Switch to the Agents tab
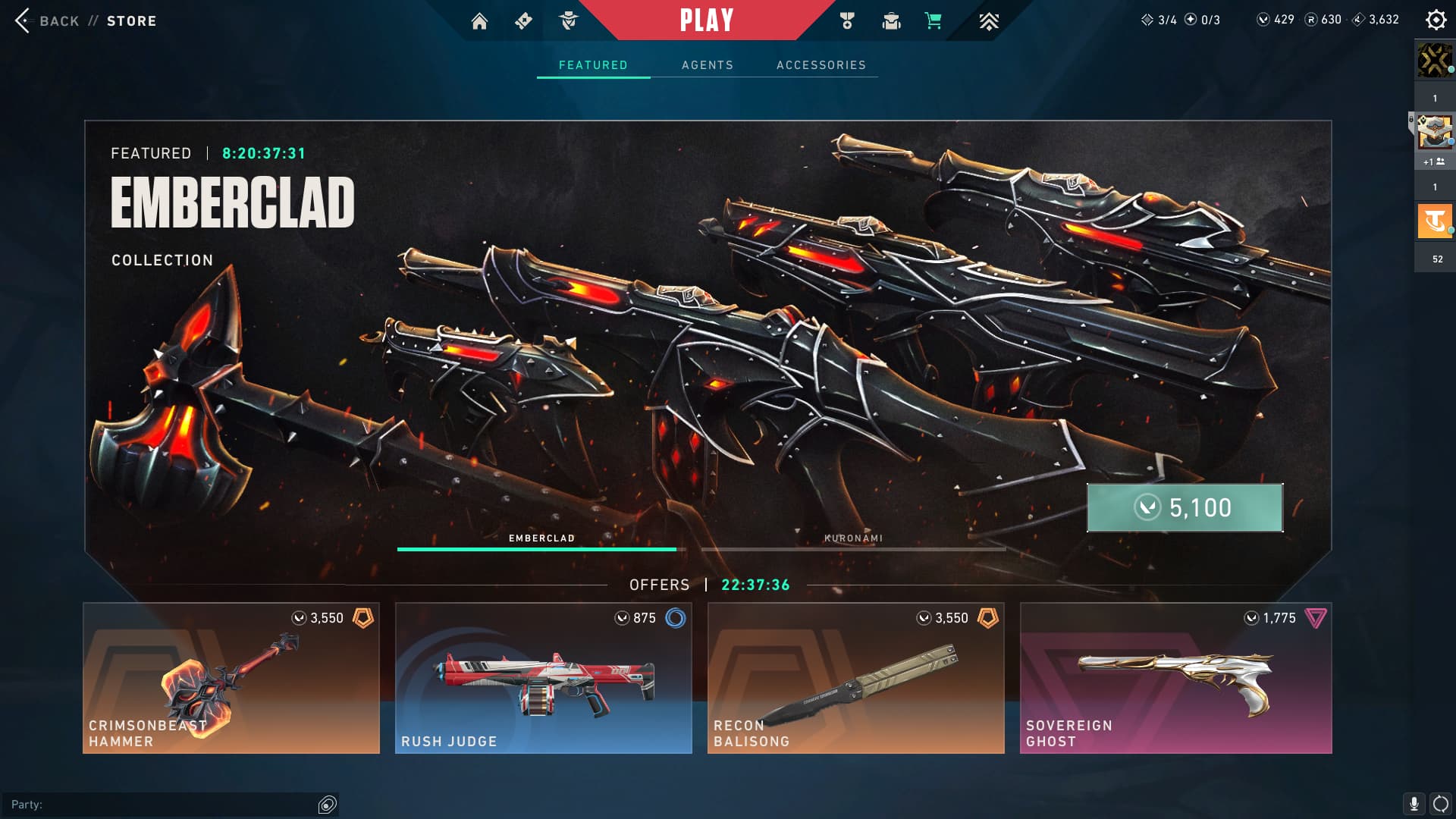The width and height of the screenshot is (1456, 819). tap(707, 65)
